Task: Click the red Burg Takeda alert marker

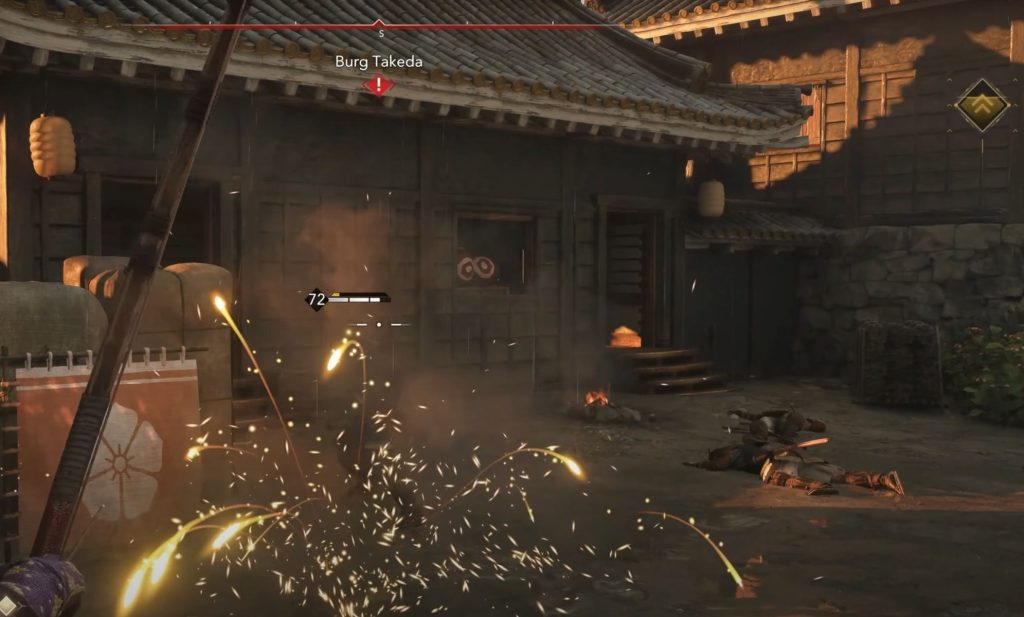Action: (x=378, y=85)
